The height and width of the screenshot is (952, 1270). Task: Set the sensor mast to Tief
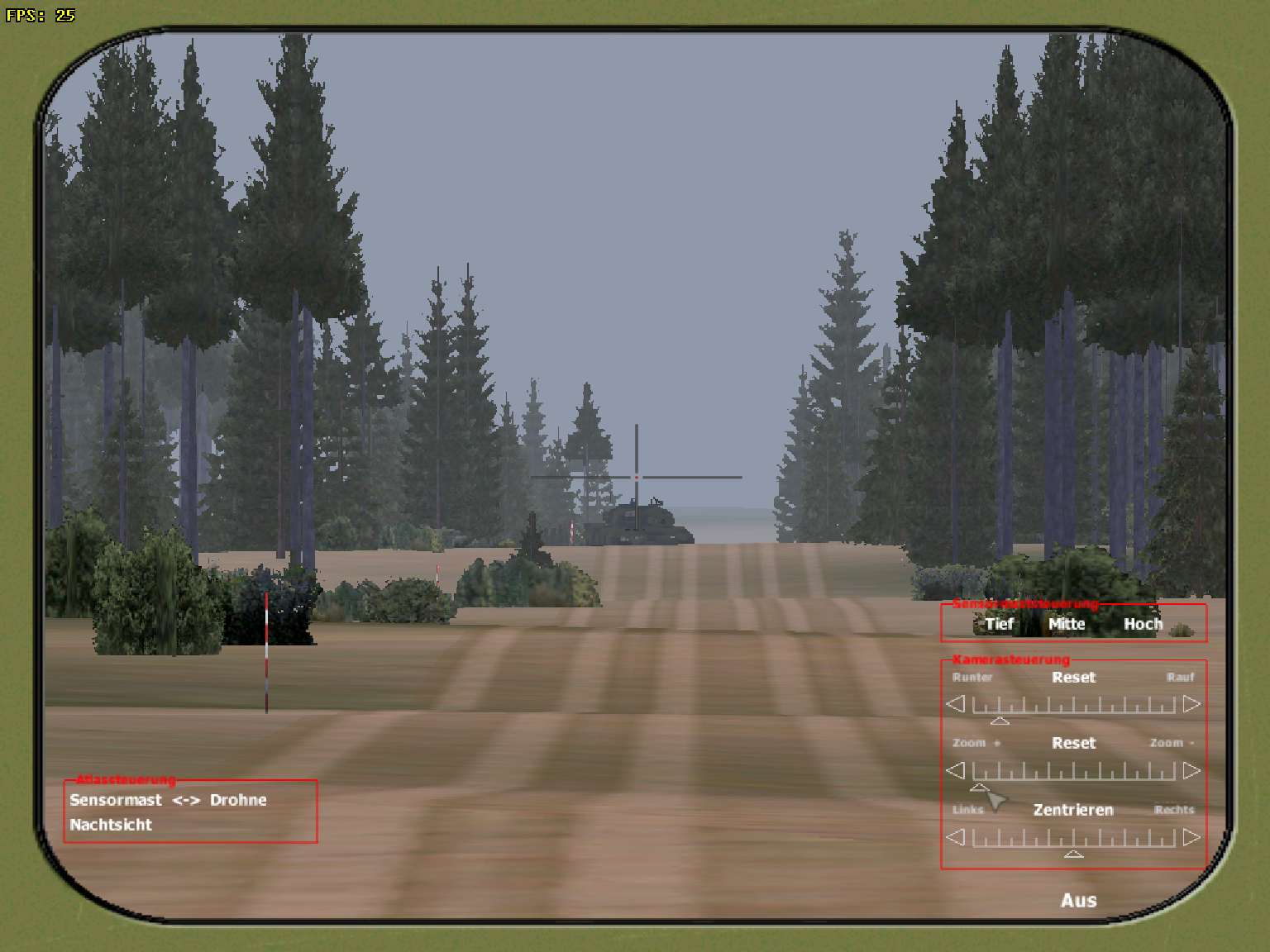coord(999,625)
